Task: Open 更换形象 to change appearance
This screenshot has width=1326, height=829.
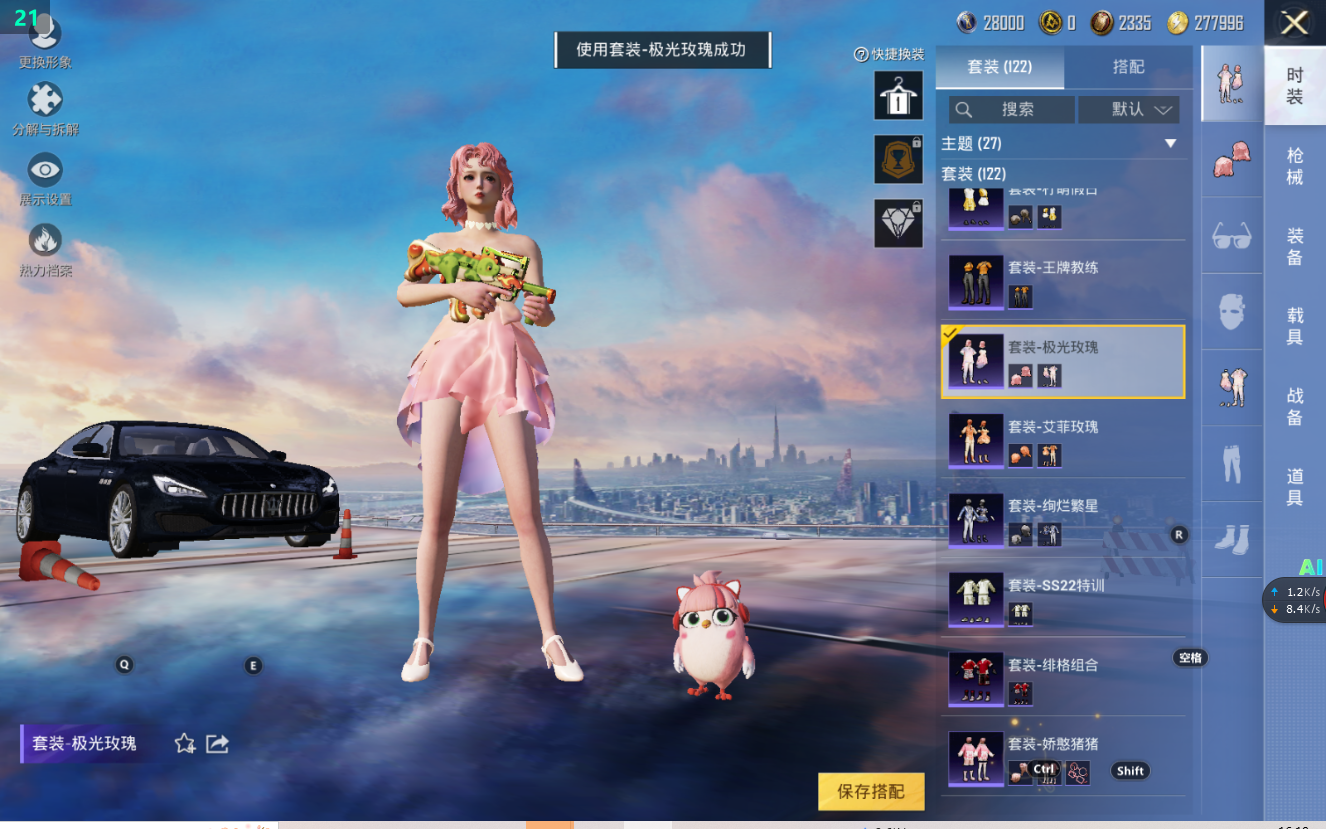Action: point(45,40)
